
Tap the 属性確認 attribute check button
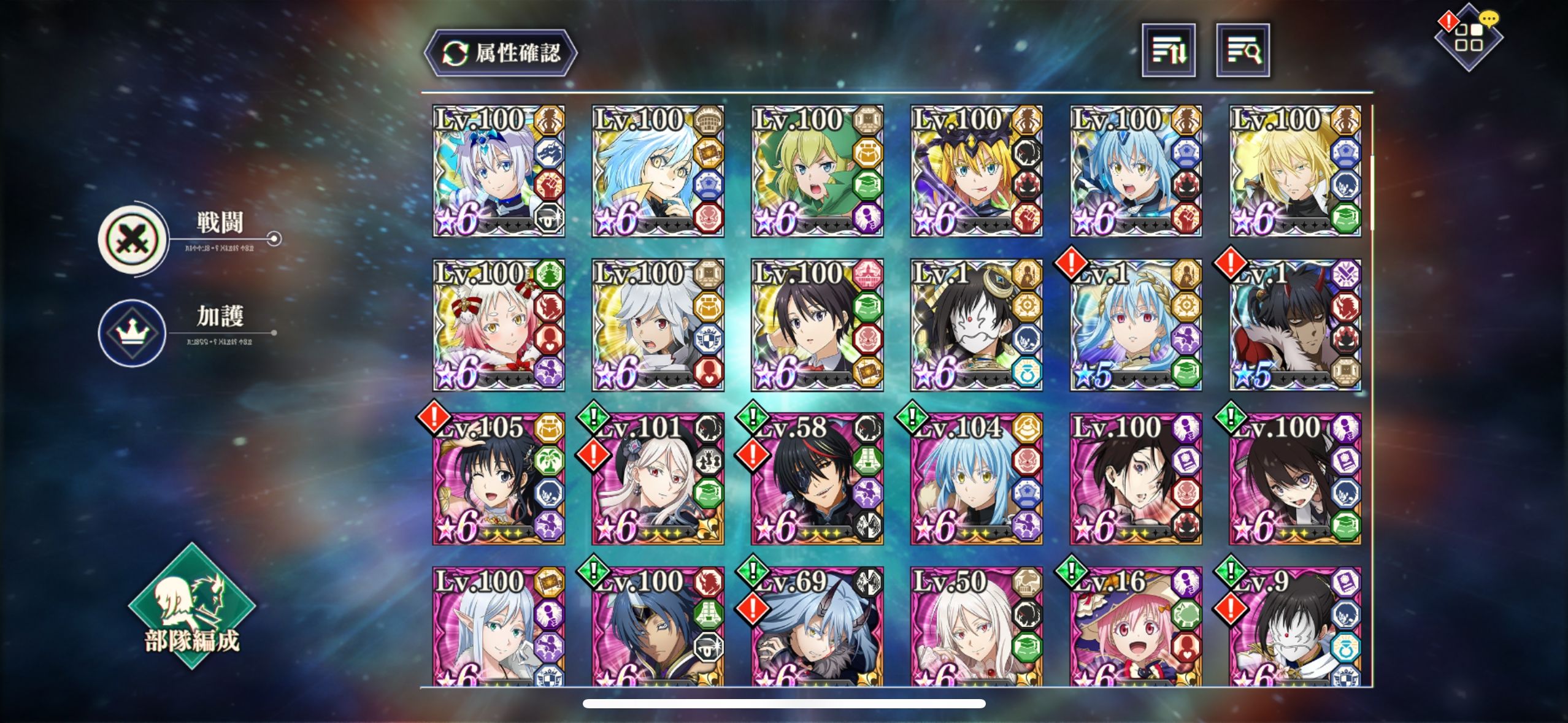(501, 53)
